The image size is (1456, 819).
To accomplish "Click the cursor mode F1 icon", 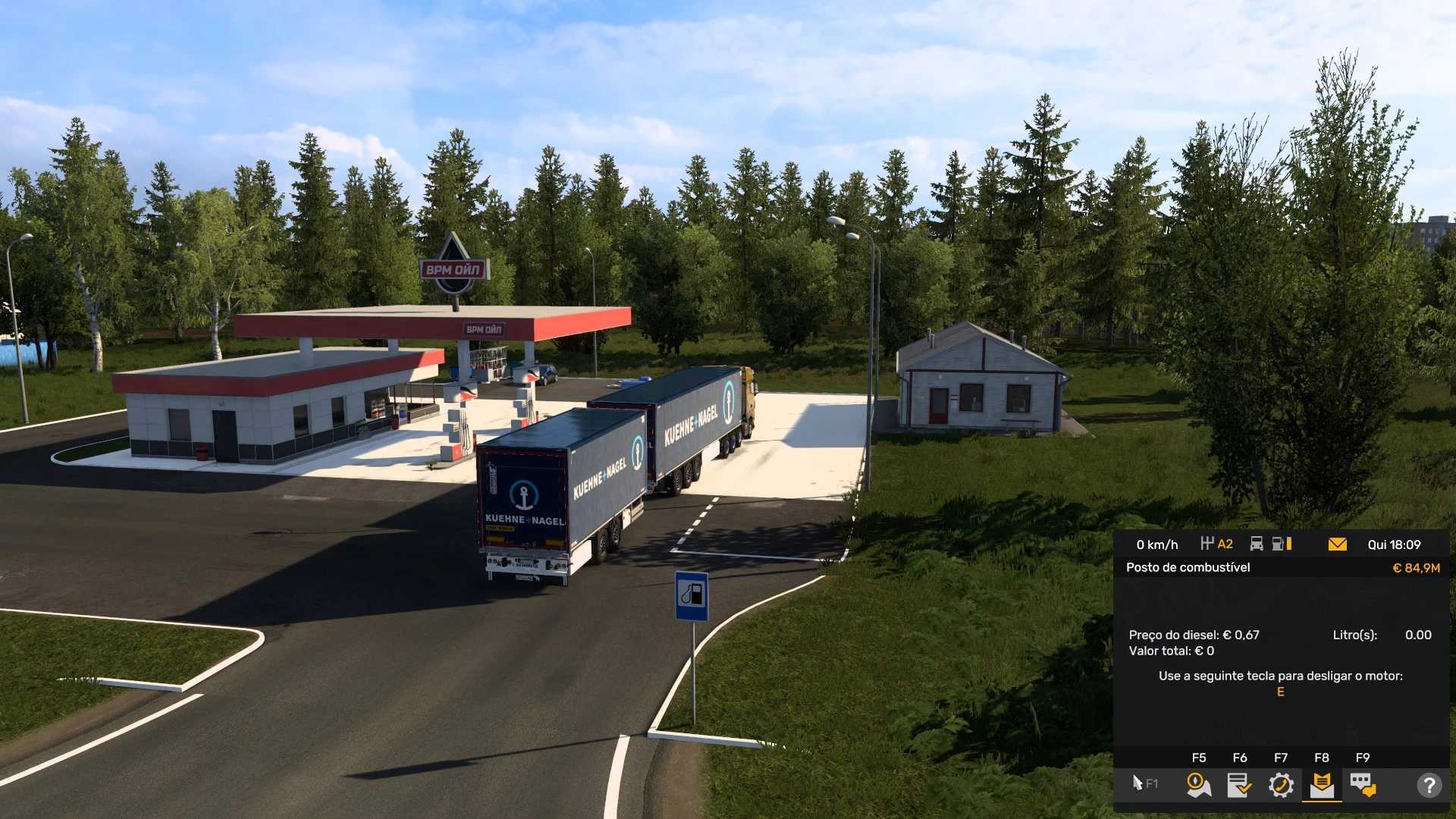I will point(1144,783).
